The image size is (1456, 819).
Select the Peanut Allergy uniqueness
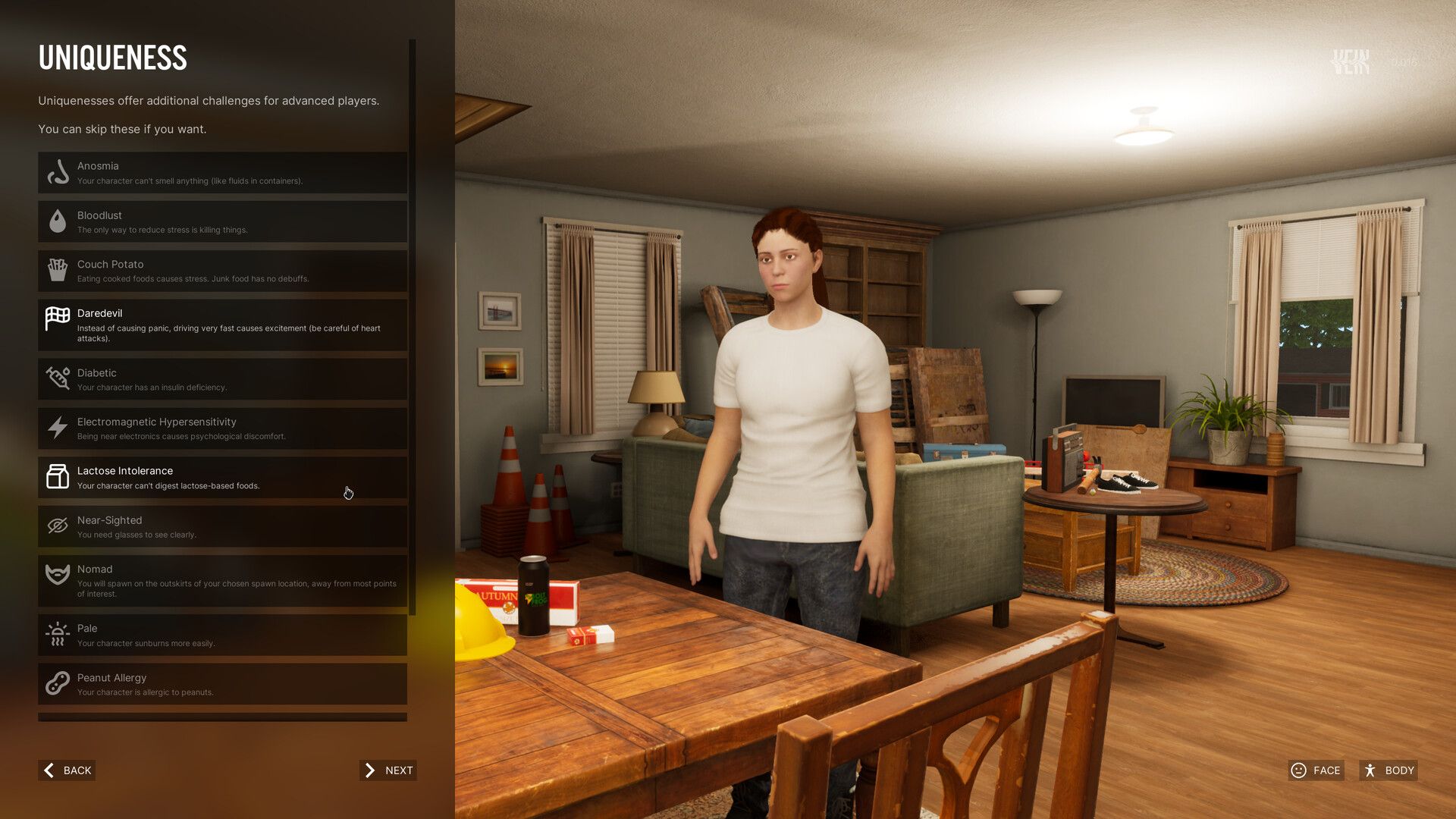coord(222,684)
